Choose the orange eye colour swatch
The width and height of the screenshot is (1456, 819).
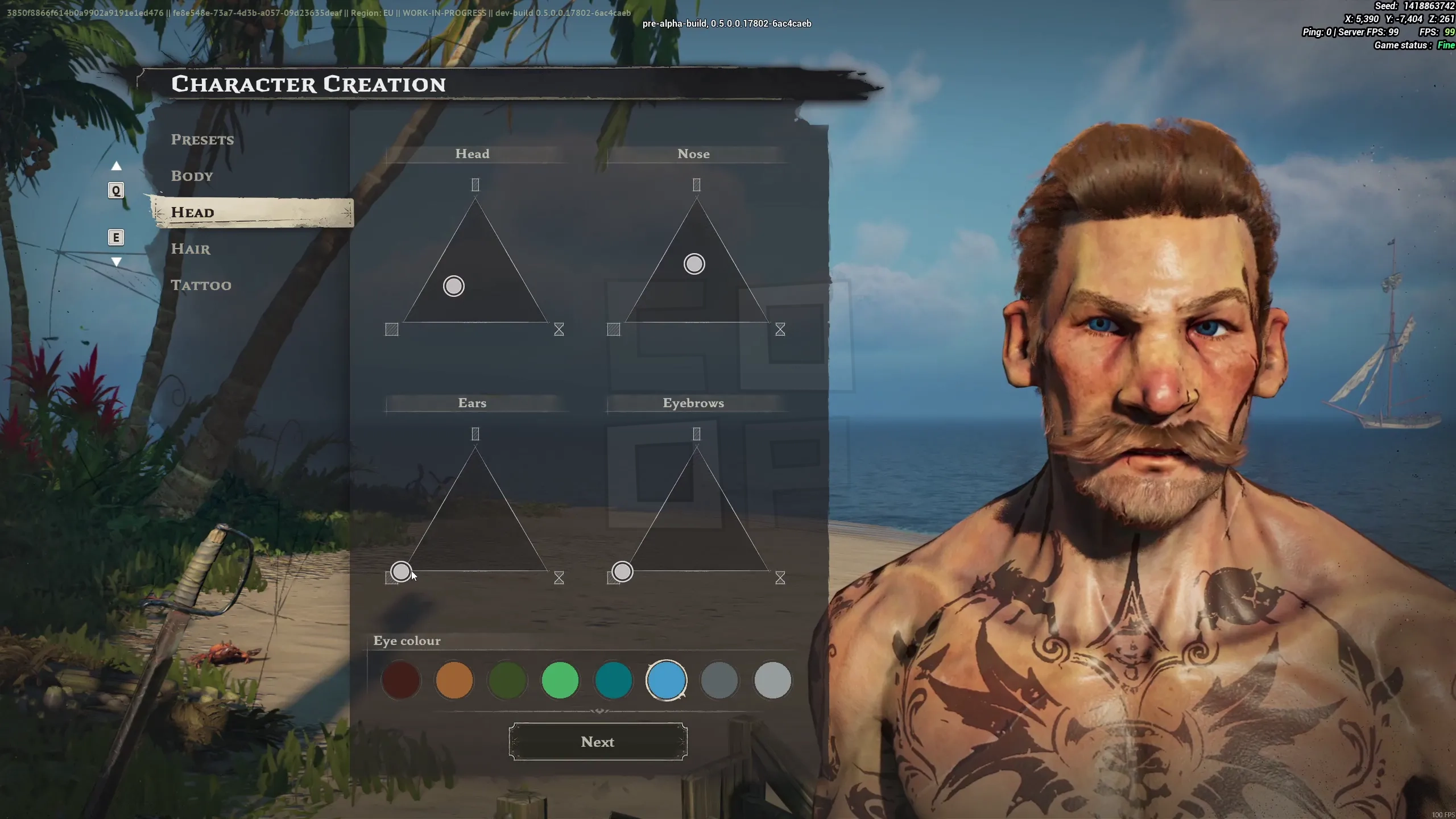click(454, 680)
